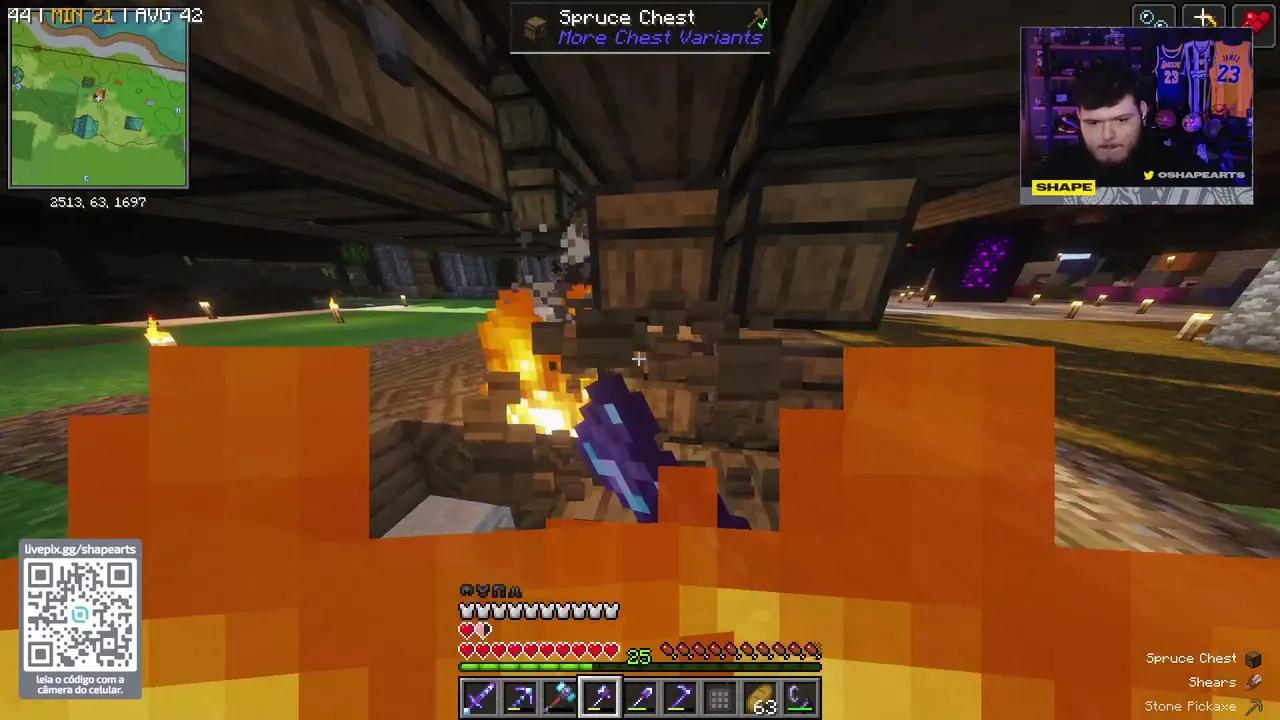Image resolution: width=1280 pixels, height=720 pixels.
Task: Click the Spruce Chest pickup icon in corner
Action: (1253, 658)
